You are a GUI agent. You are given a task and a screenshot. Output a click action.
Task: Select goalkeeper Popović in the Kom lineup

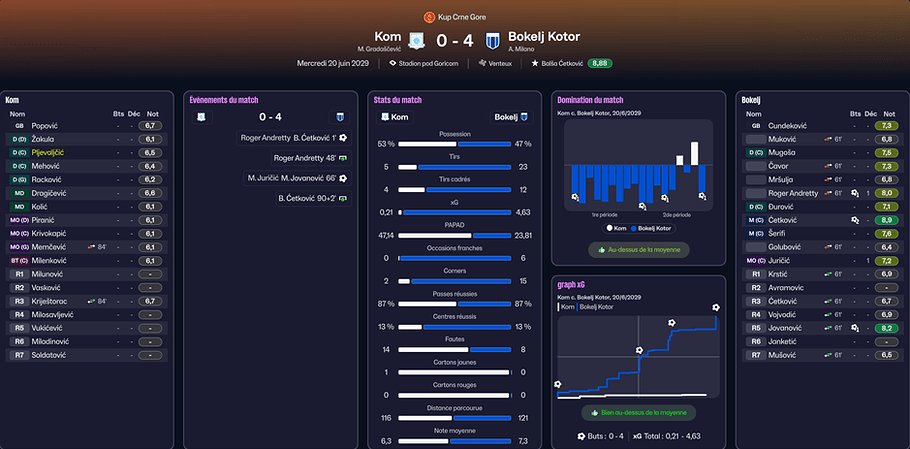(44, 126)
